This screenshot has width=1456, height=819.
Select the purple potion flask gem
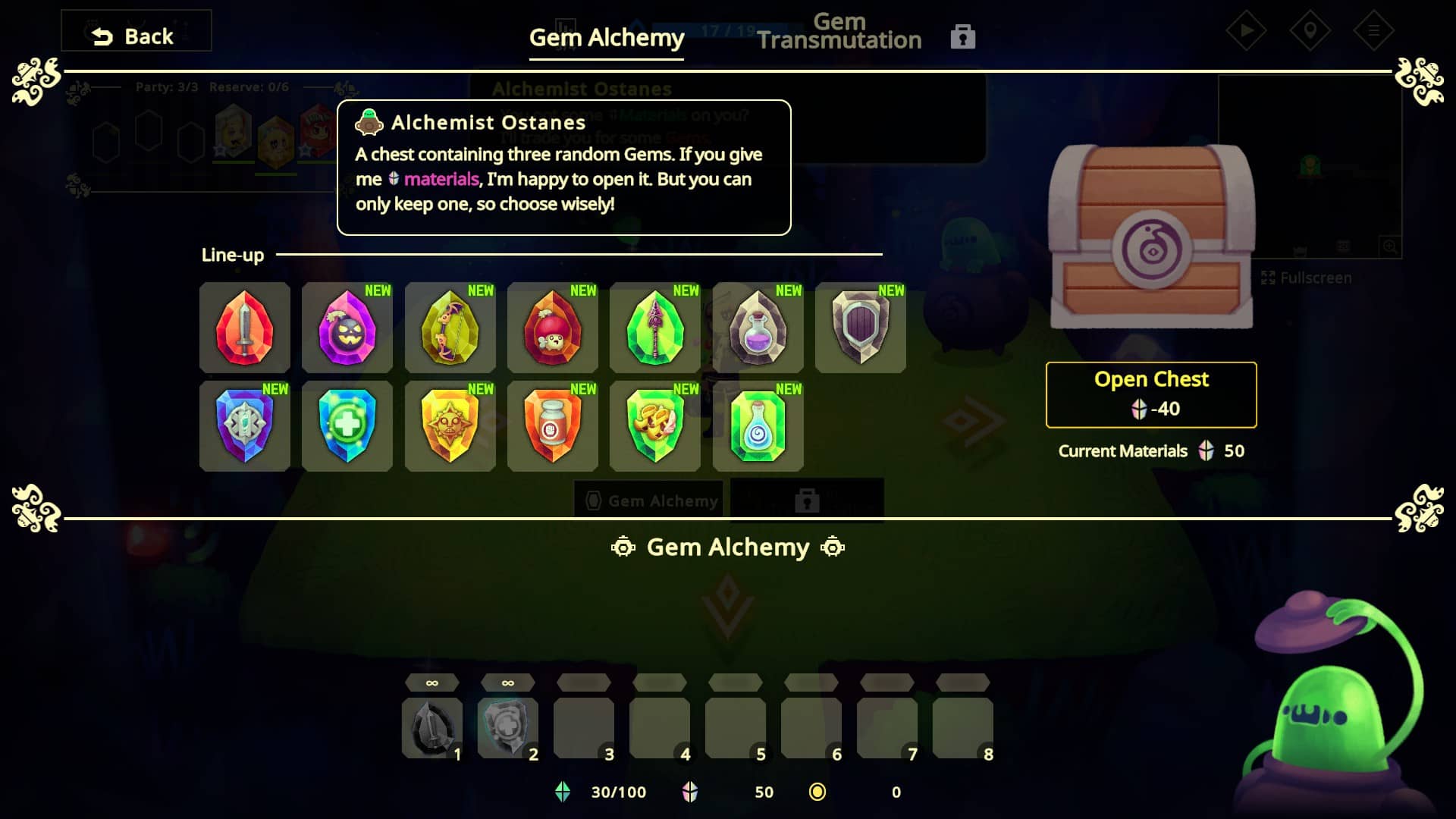(758, 328)
